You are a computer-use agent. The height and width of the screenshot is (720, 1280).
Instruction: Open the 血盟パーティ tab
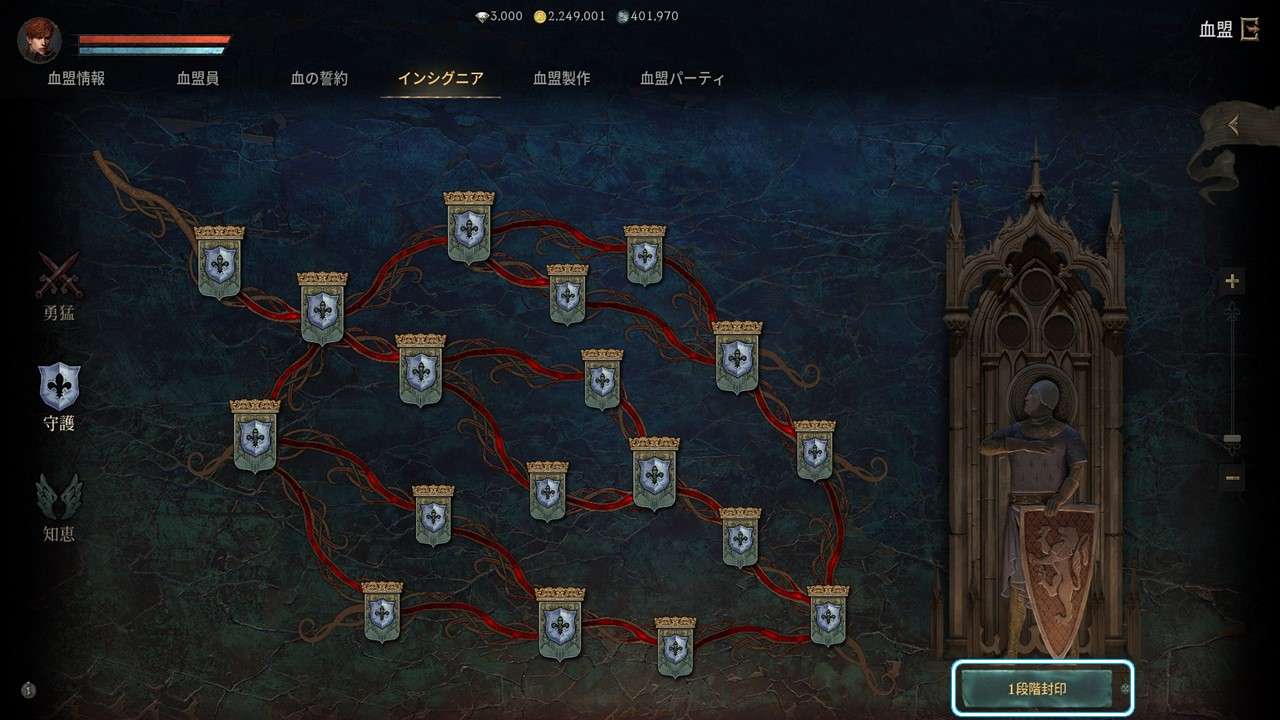tap(681, 77)
